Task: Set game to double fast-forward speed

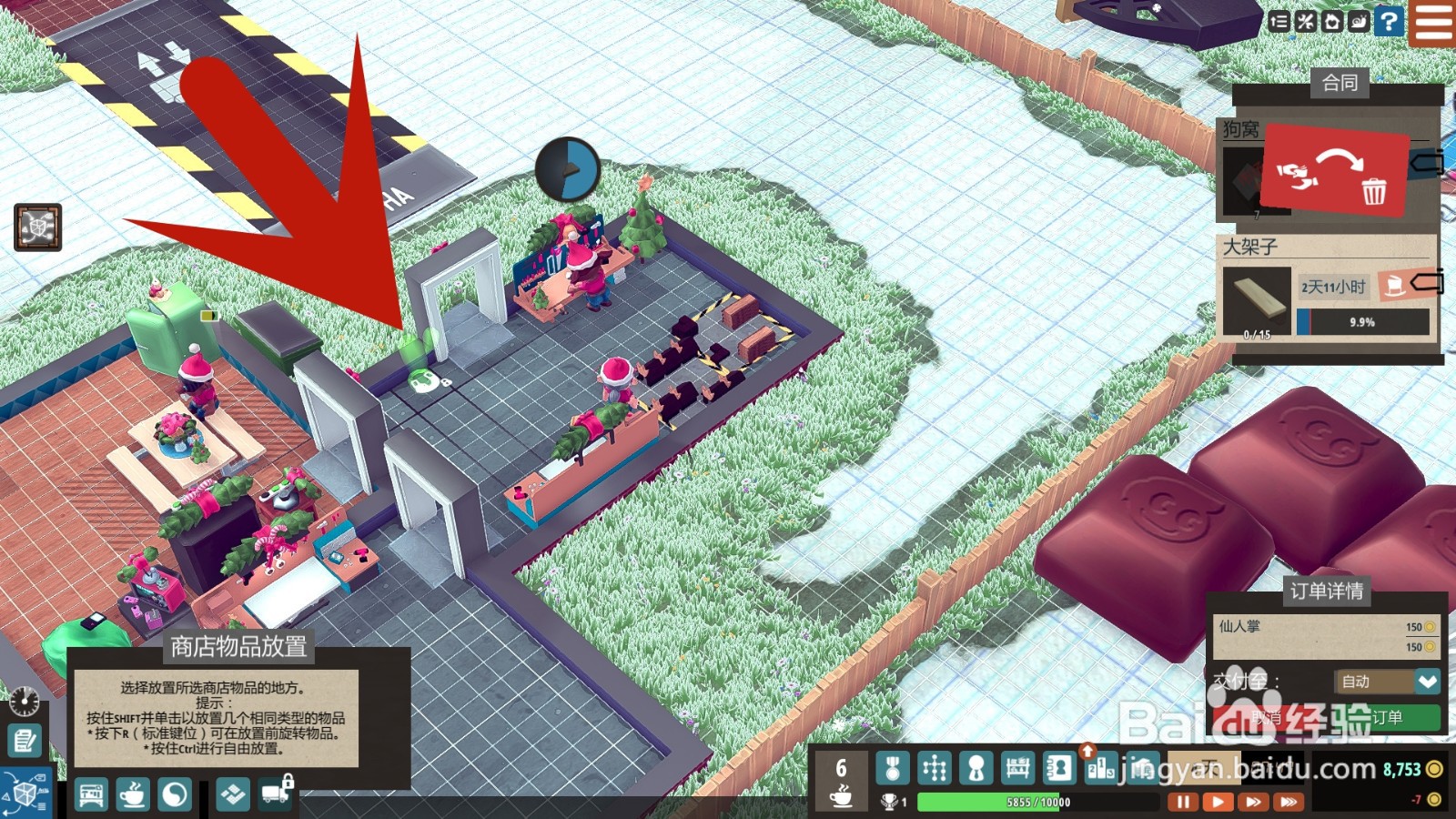Action: pos(1253,802)
